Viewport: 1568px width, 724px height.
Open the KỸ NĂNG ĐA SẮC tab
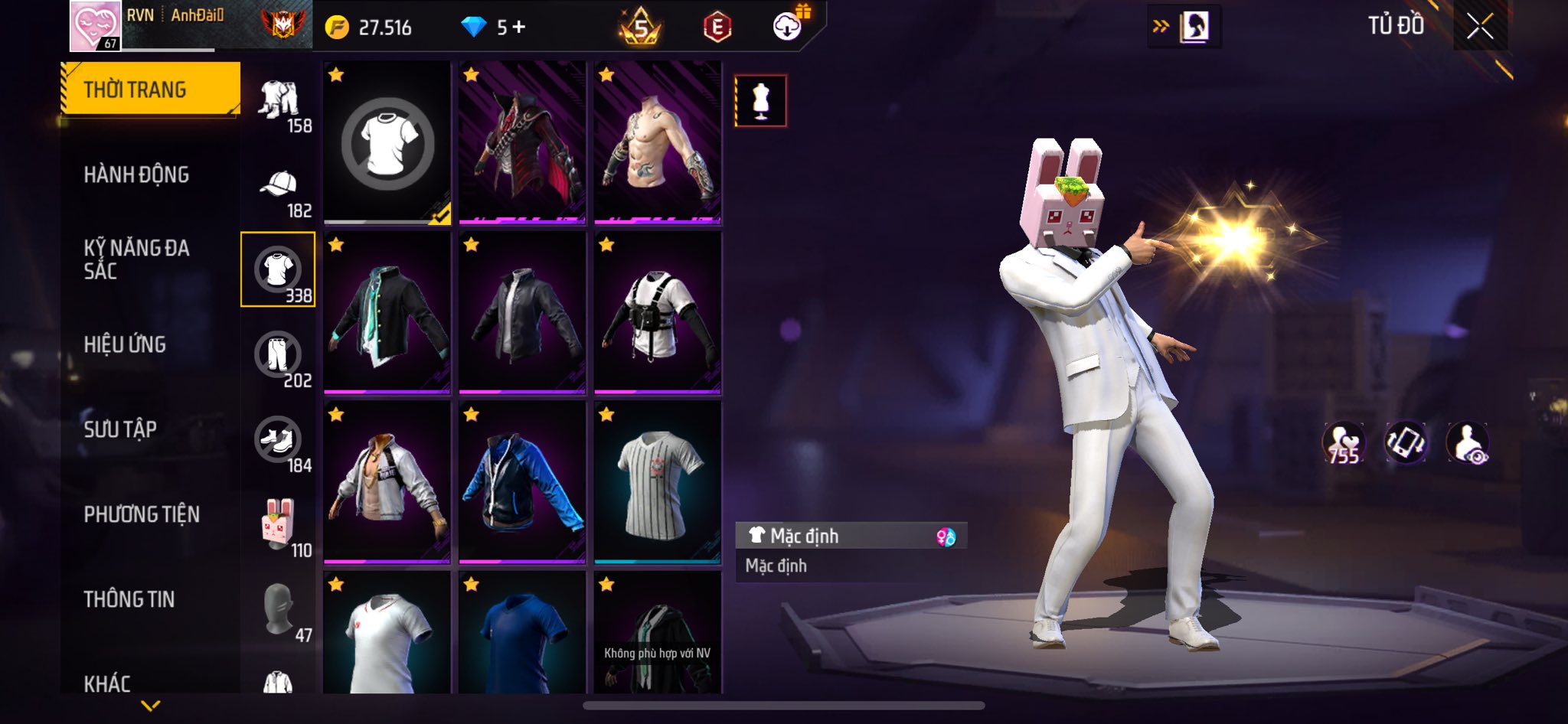pos(136,259)
